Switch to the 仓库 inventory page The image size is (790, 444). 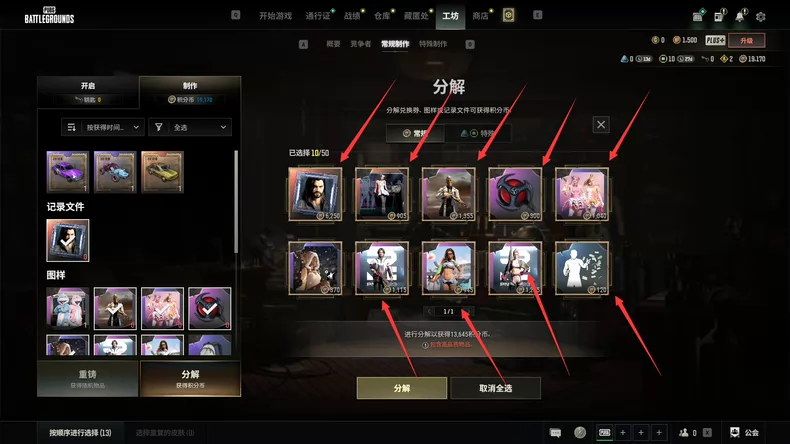click(382, 16)
